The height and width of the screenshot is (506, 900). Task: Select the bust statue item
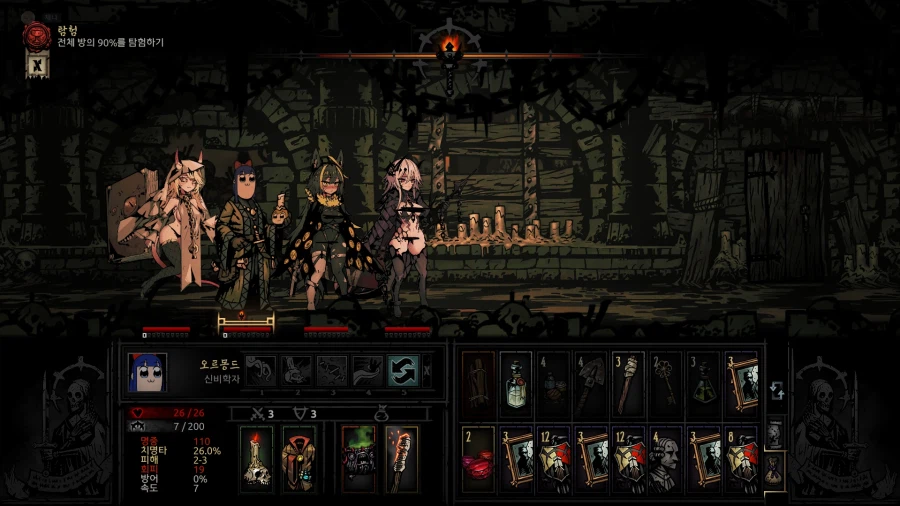pos(666,458)
